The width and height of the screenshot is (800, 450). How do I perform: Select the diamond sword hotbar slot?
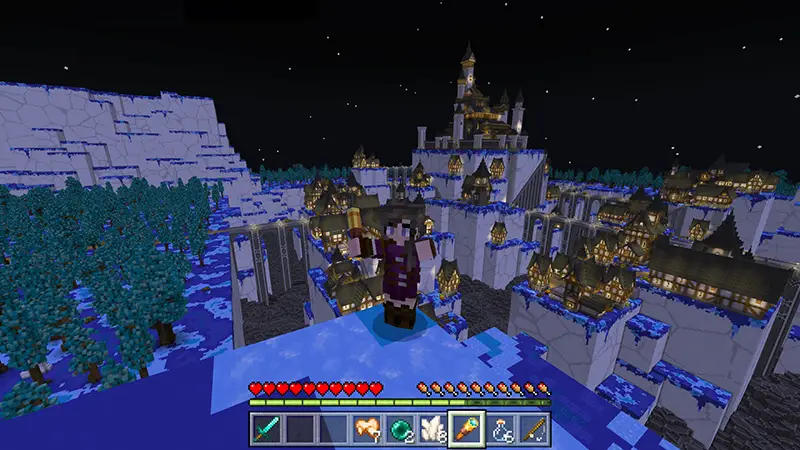(x=265, y=429)
